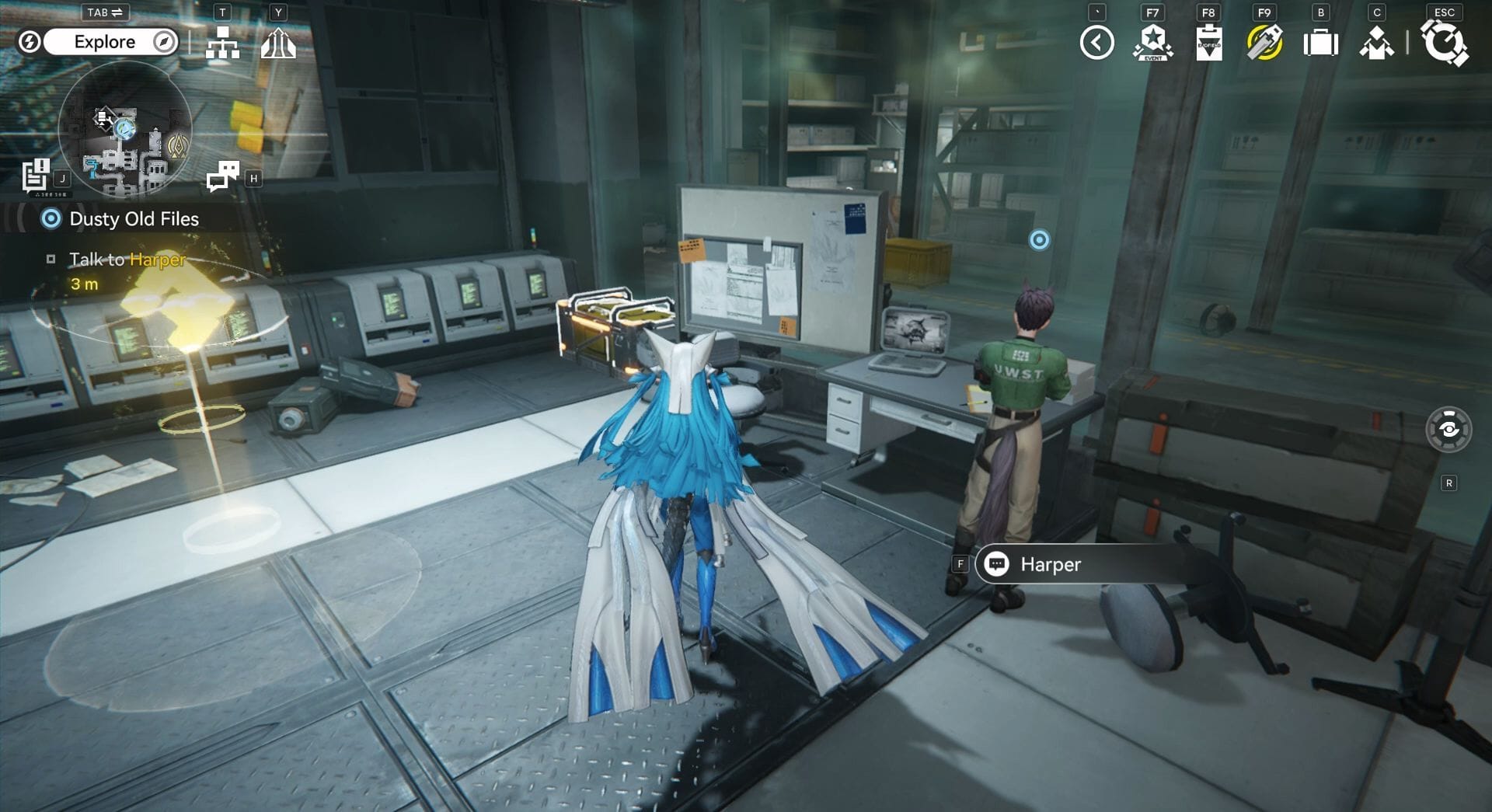Open the operator character icon
Image resolution: width=1492 pixels, height=812 pixels.
coord(1376,43)
